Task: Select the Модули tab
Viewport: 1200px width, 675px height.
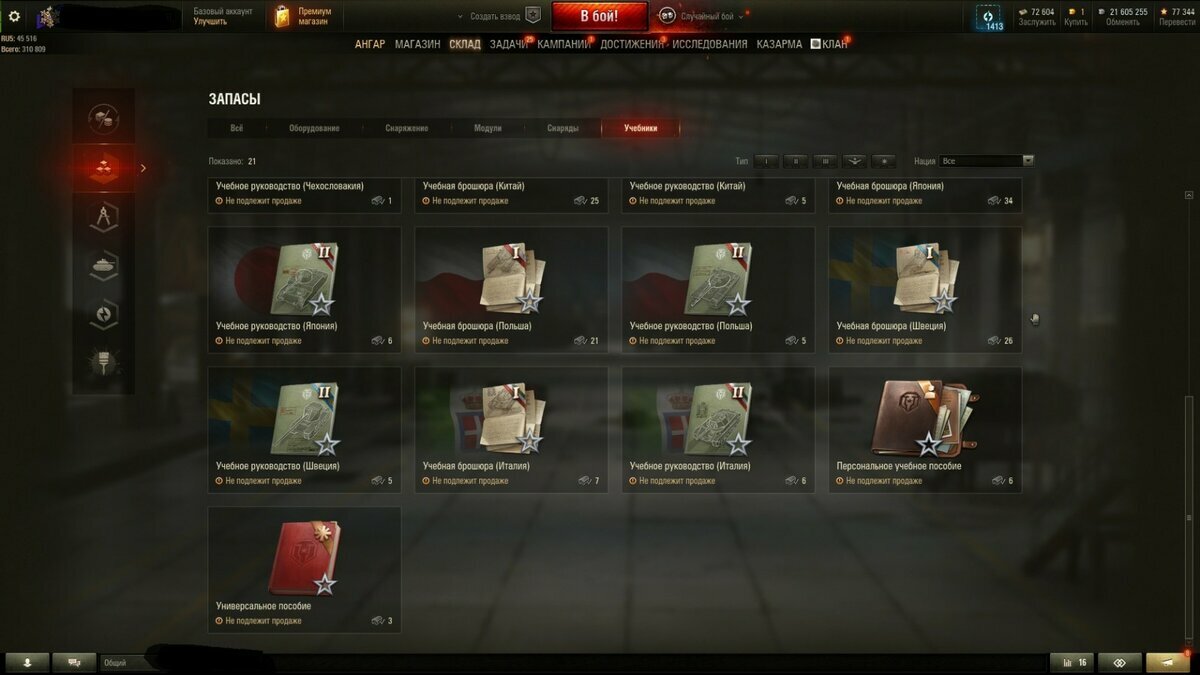Action: pos(488,128)
